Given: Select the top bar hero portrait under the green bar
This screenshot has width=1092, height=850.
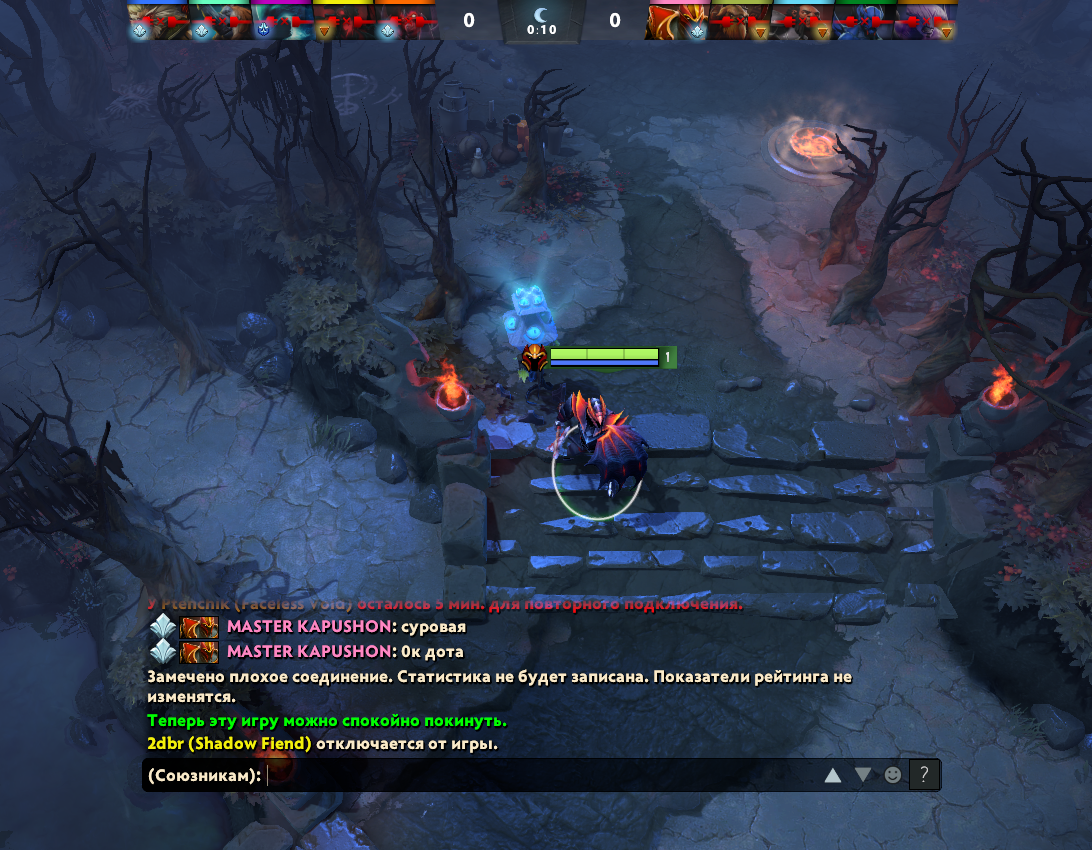Looking at the screenshot, I should [865, 20].
